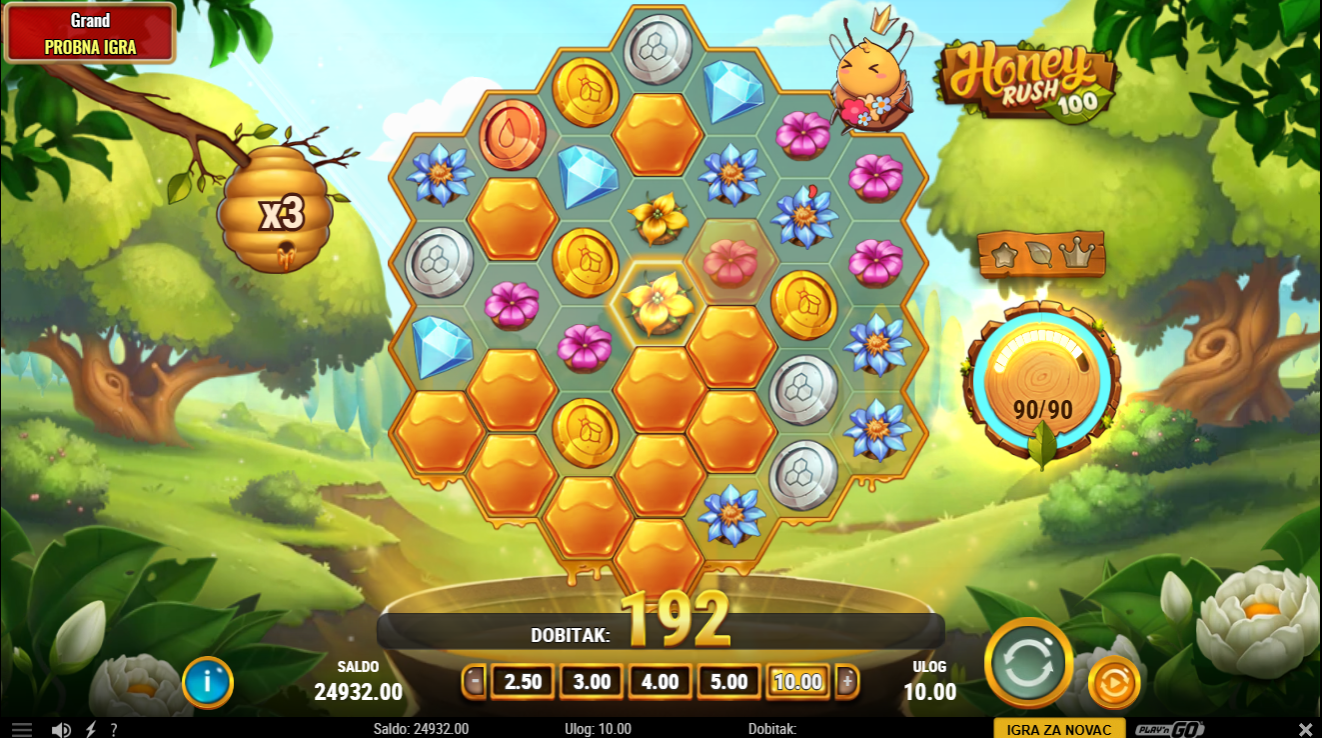Increase the bet with the plus button
Image resolution: width=1322 pixels, height=738 pixels.
pos(848,682)
